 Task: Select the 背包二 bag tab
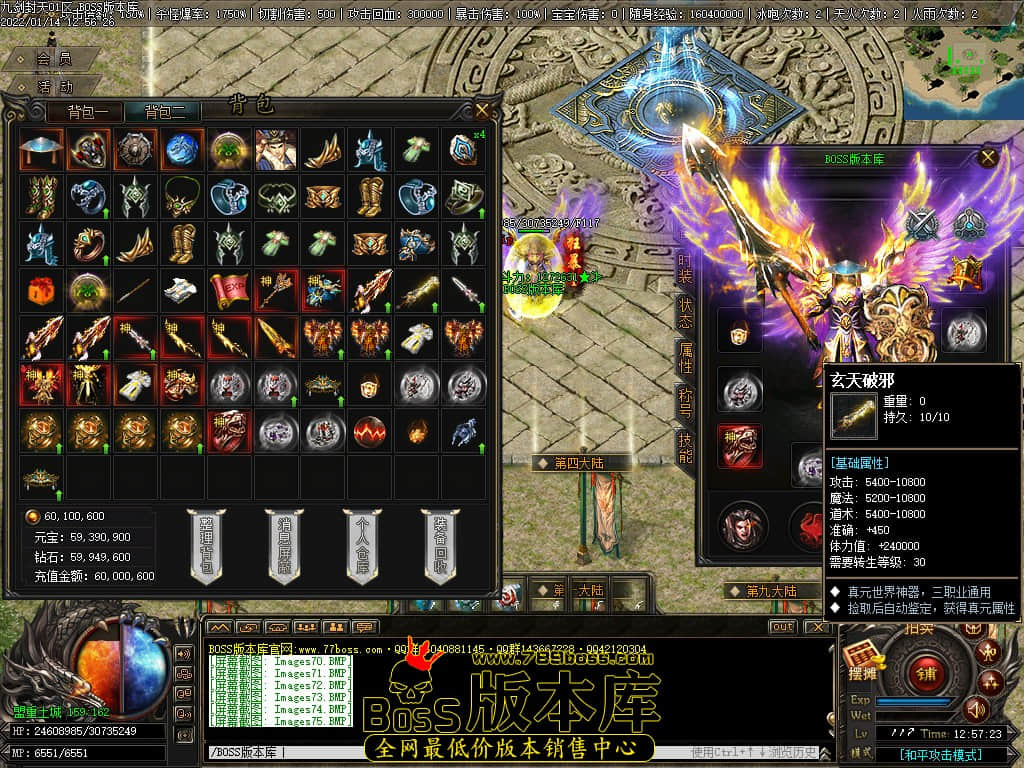[x=171, y=112]
